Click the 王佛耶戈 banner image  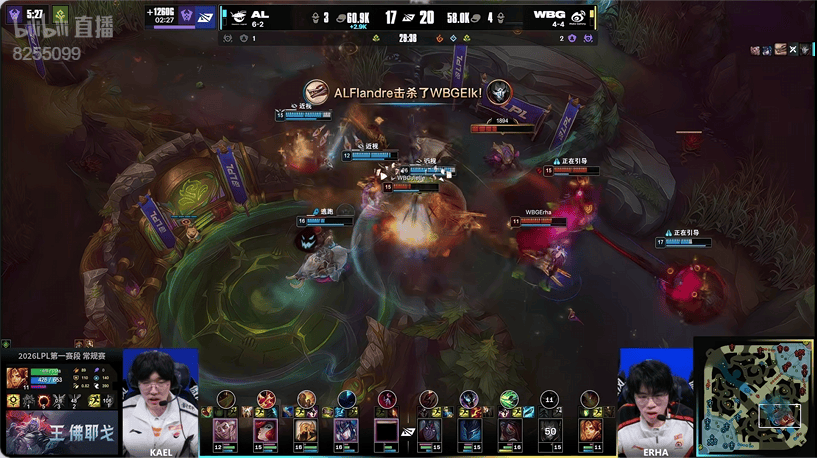(60, 432)
